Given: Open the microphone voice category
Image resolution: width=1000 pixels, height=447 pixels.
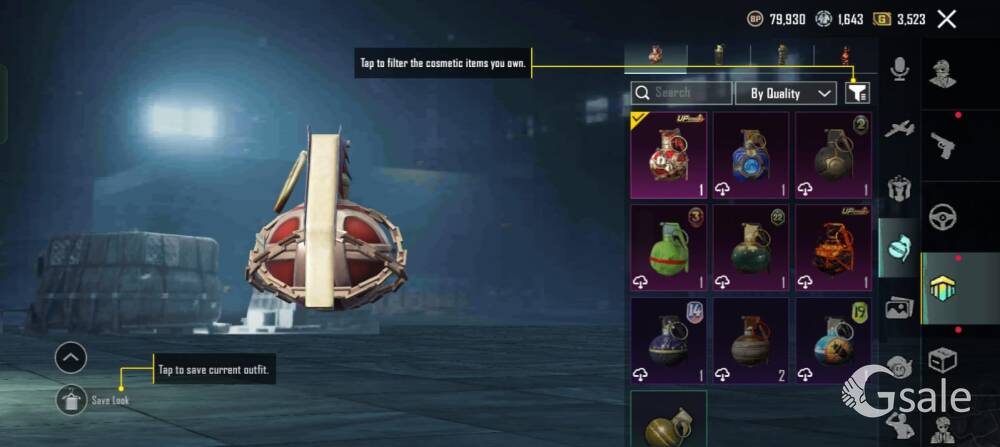Looking at the screenshot, I should (x=899, y=69).
